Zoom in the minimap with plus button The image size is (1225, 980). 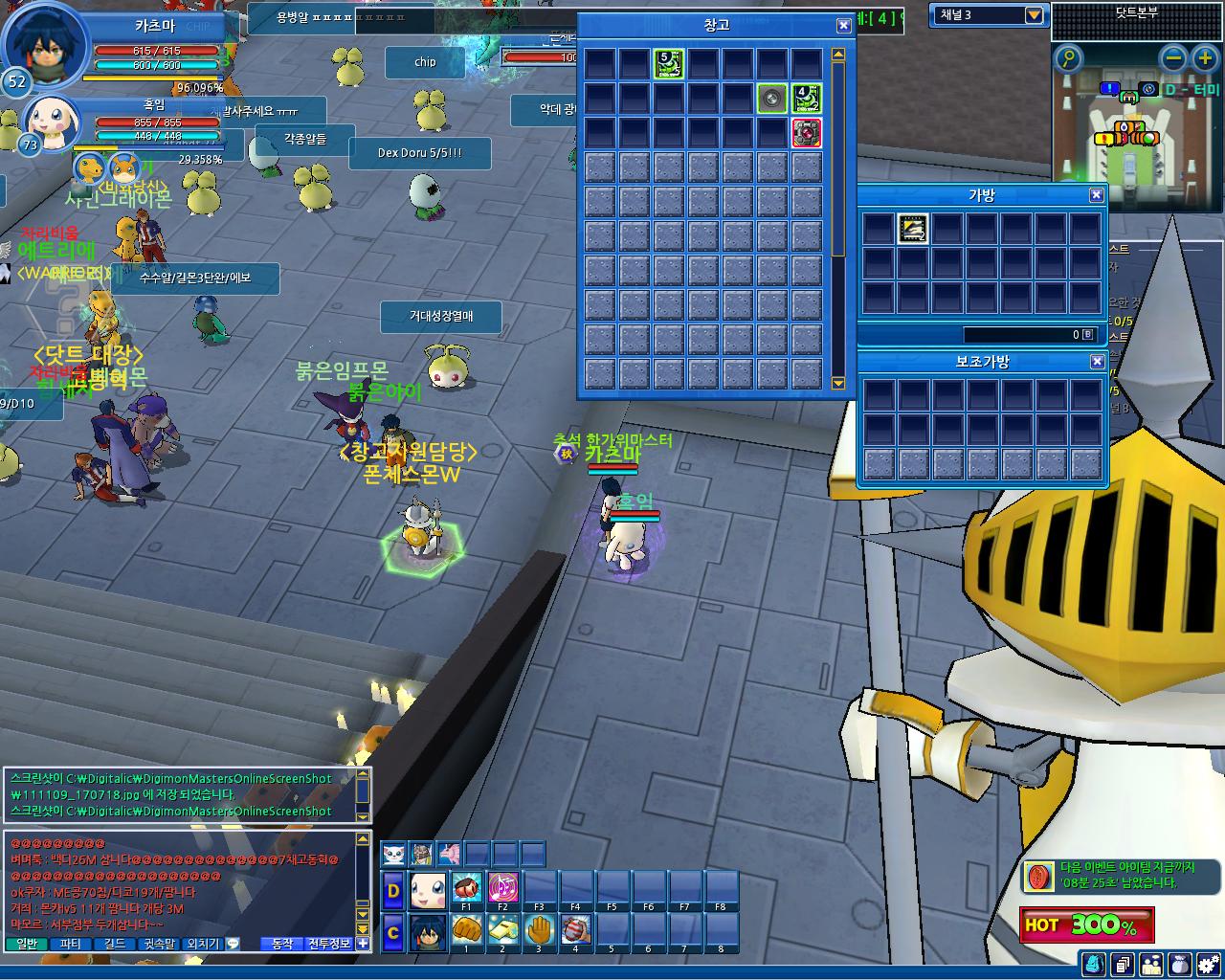click(1204, 59)
